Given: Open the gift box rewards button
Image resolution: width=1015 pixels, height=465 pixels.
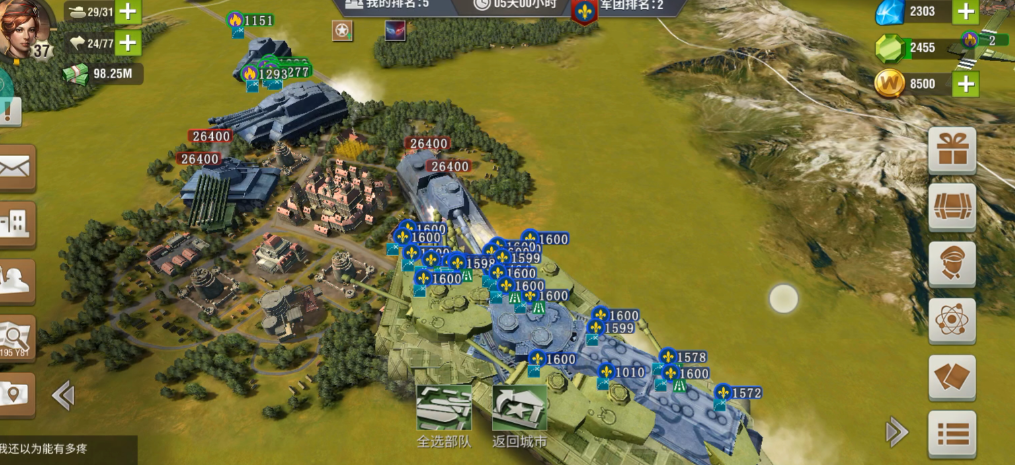Looking at the screenshot, I should [x=952, y=150].
